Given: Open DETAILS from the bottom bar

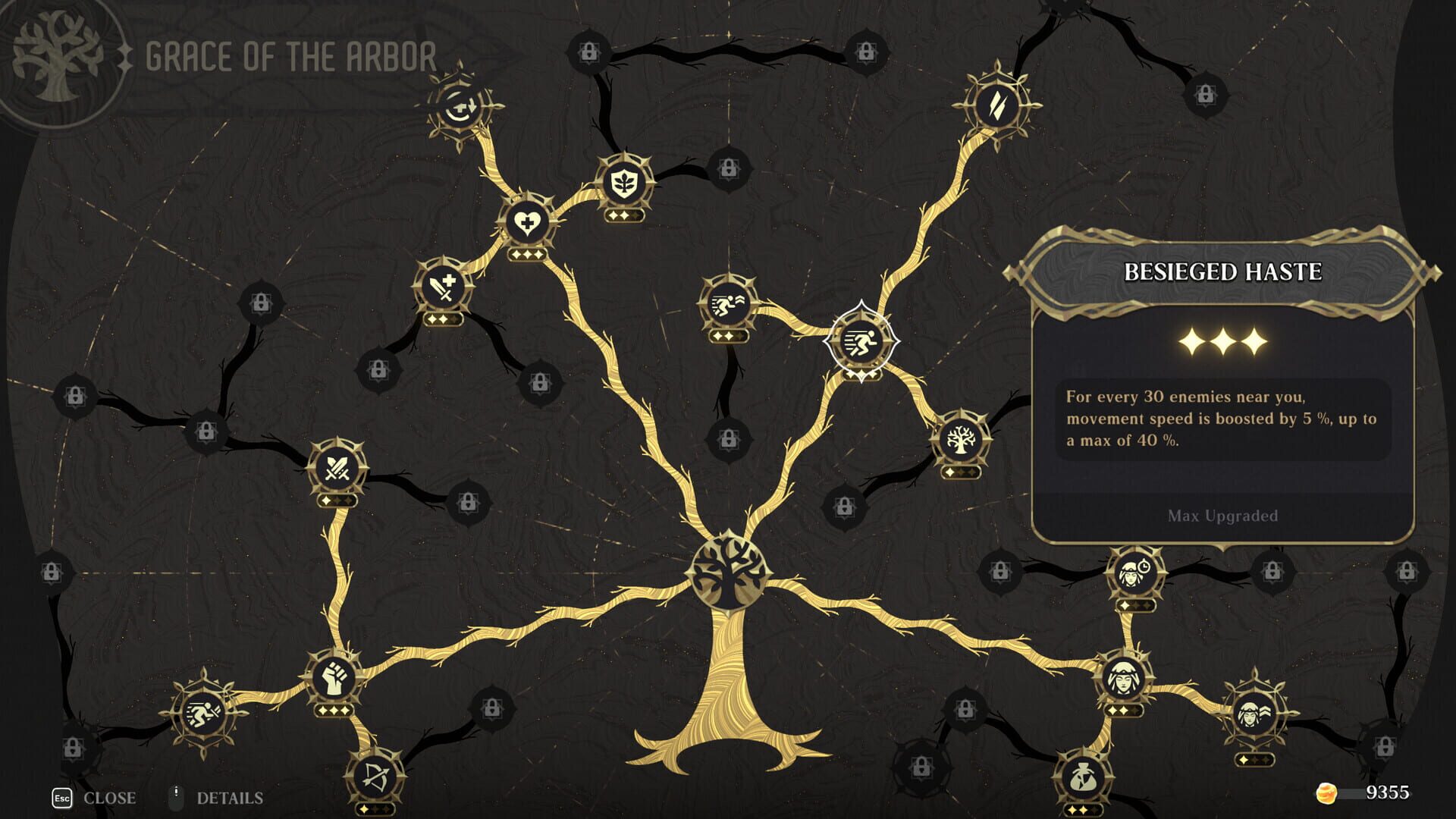Looking at the screenshot, I should [229, 798].
